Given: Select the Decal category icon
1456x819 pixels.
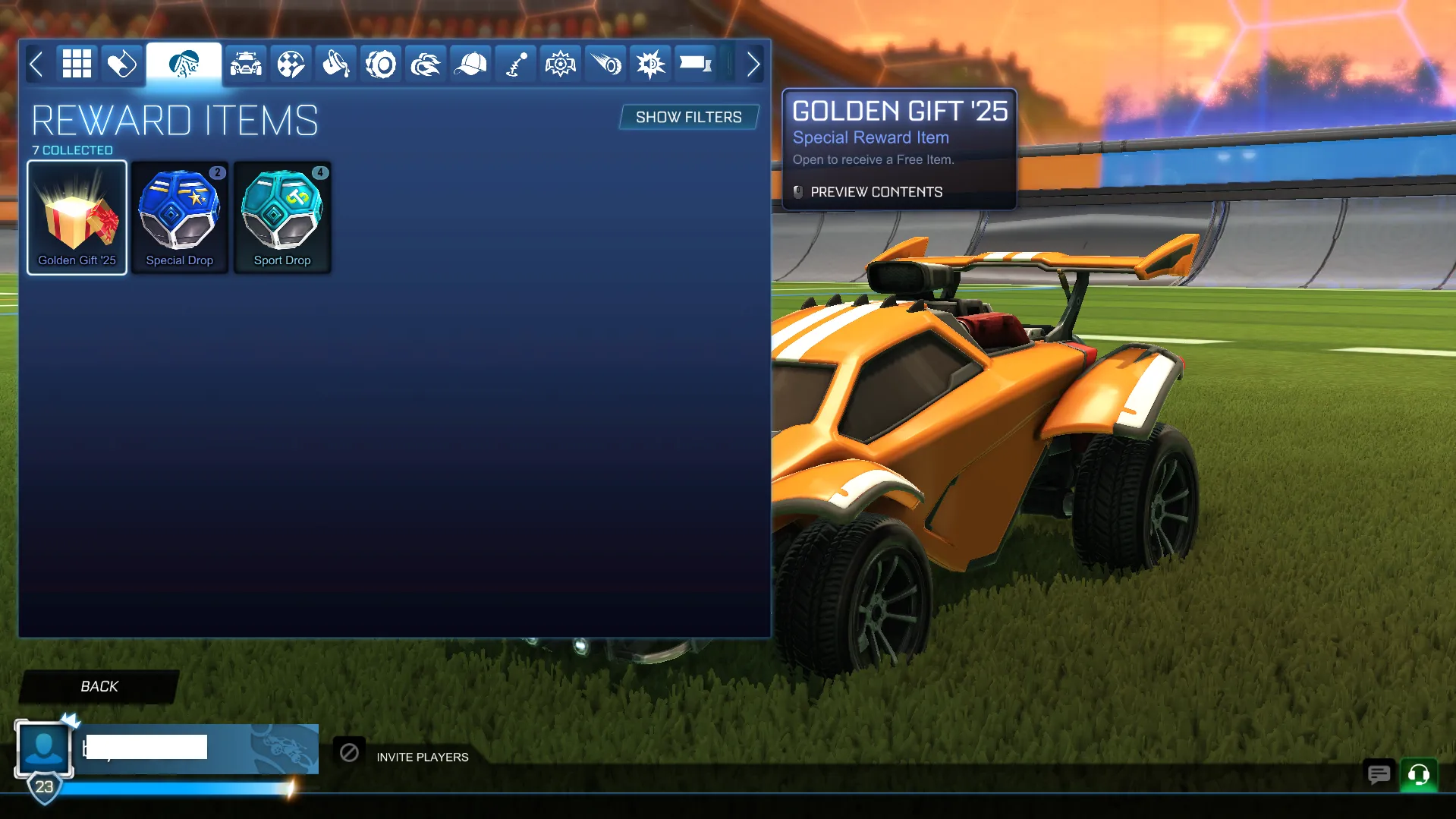Looking at the screenshot, I should coord(290,64).
